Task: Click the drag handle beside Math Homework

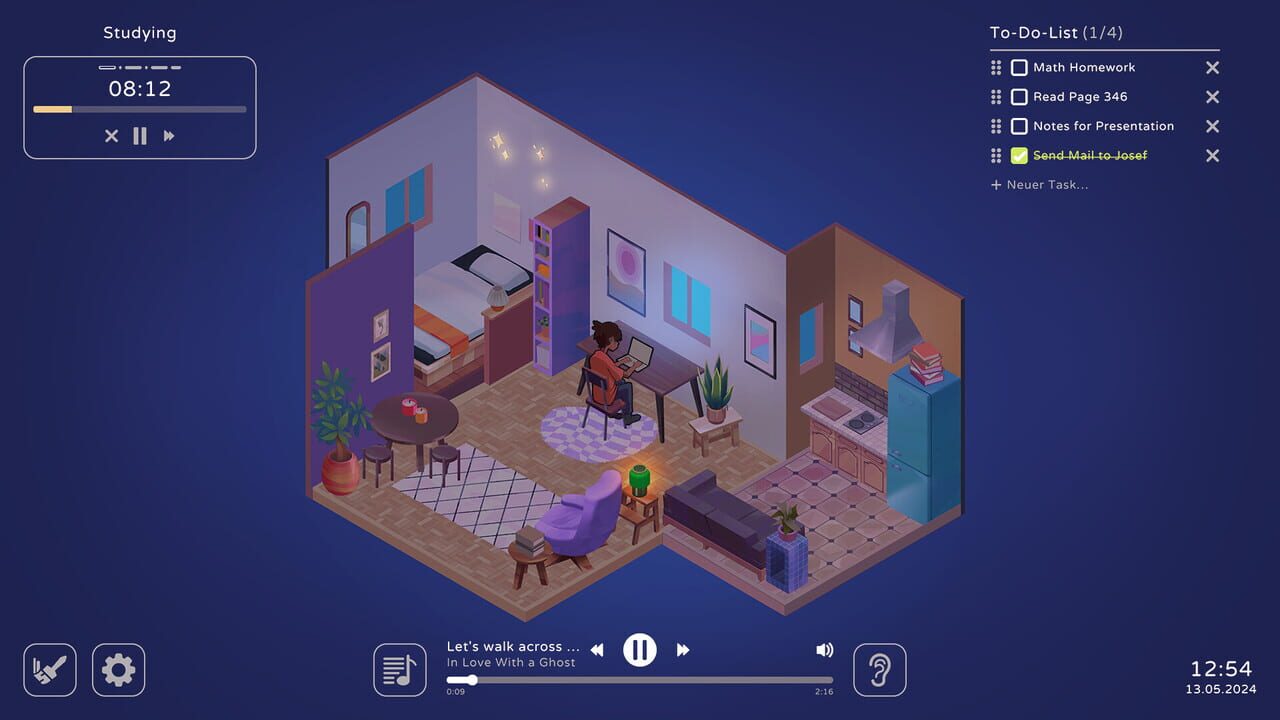Action: pos(995,67)
